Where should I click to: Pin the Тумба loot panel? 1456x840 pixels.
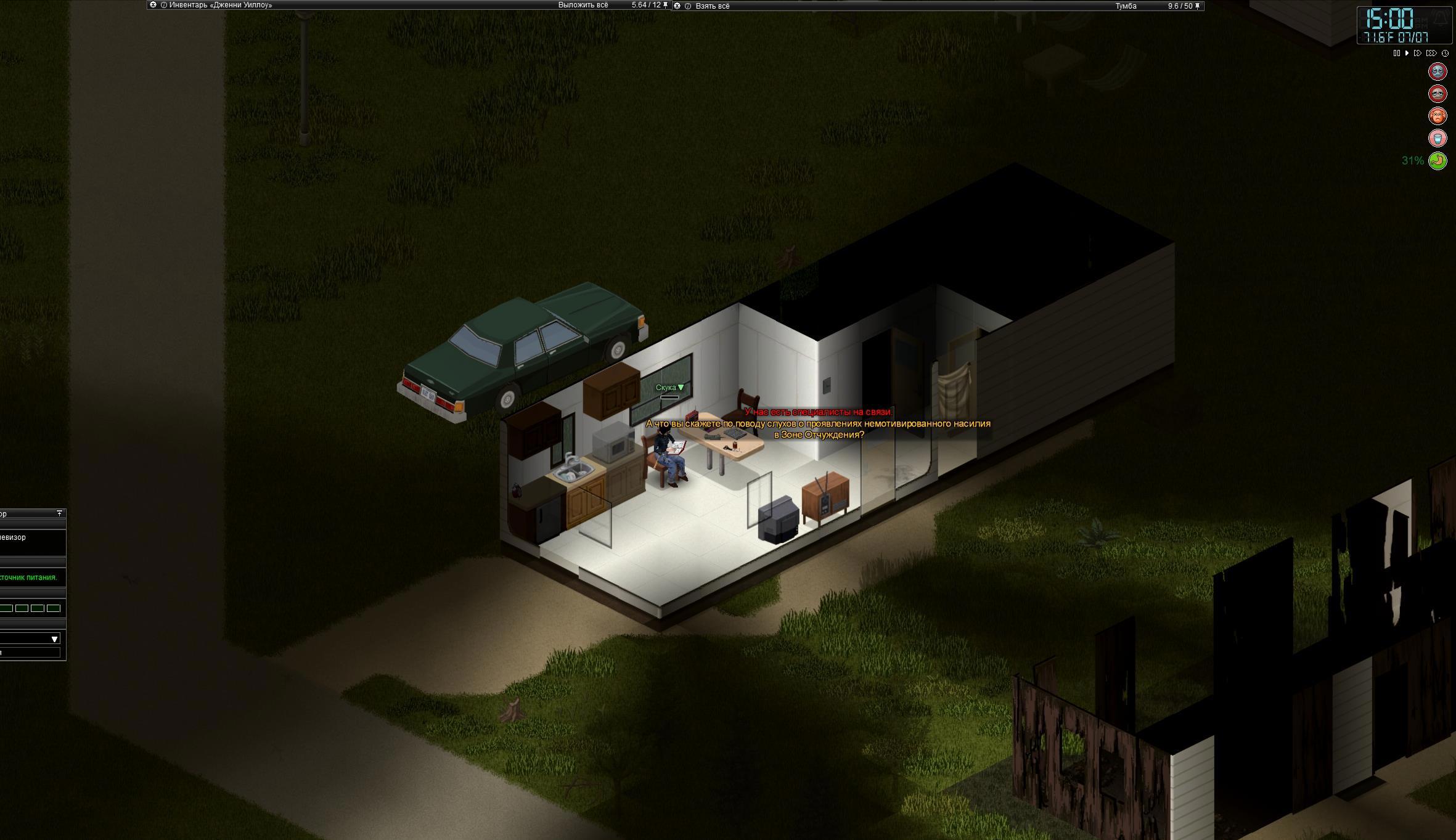point(1198,6)
